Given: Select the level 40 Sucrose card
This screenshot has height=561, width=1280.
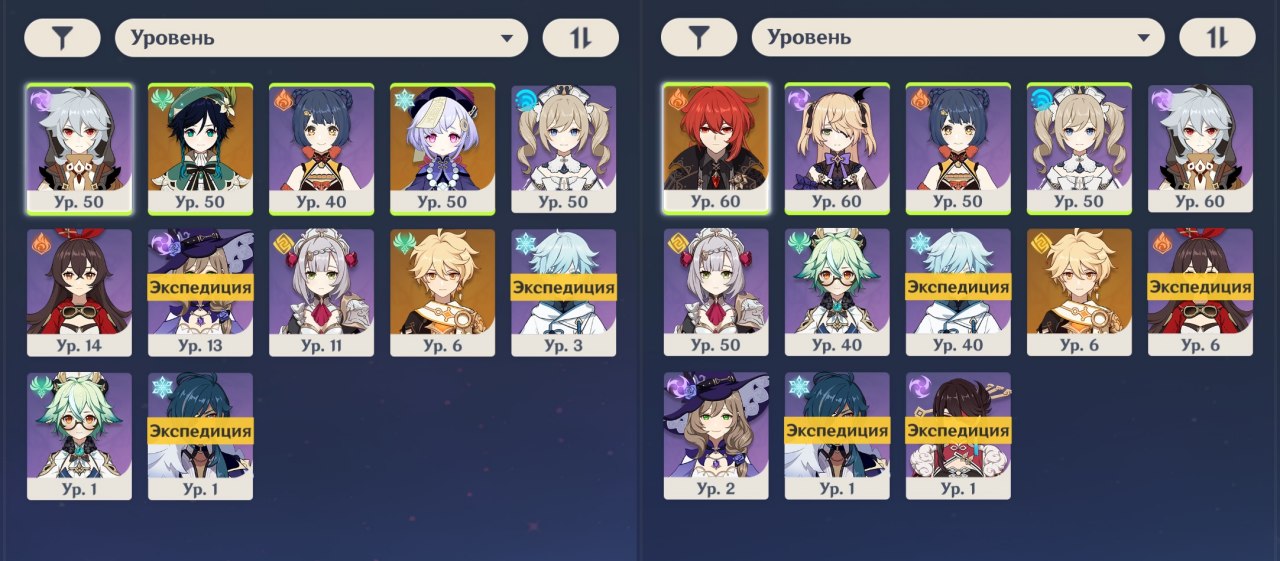Looking at the screenshot, I should (x=837, y=292).
